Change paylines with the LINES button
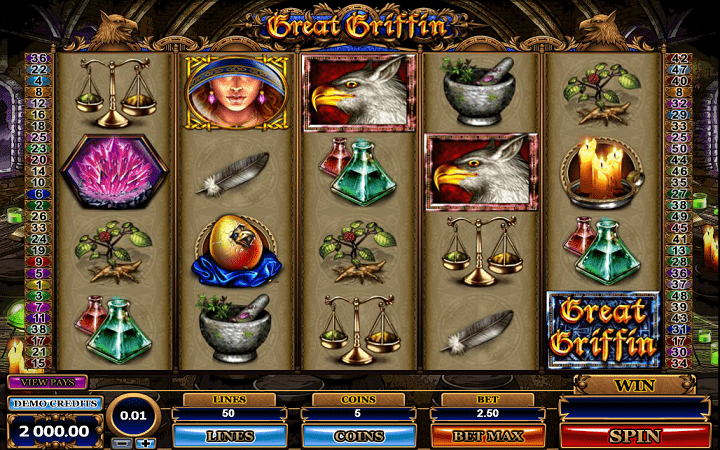The image size is (720, 450). coord(230,436)
